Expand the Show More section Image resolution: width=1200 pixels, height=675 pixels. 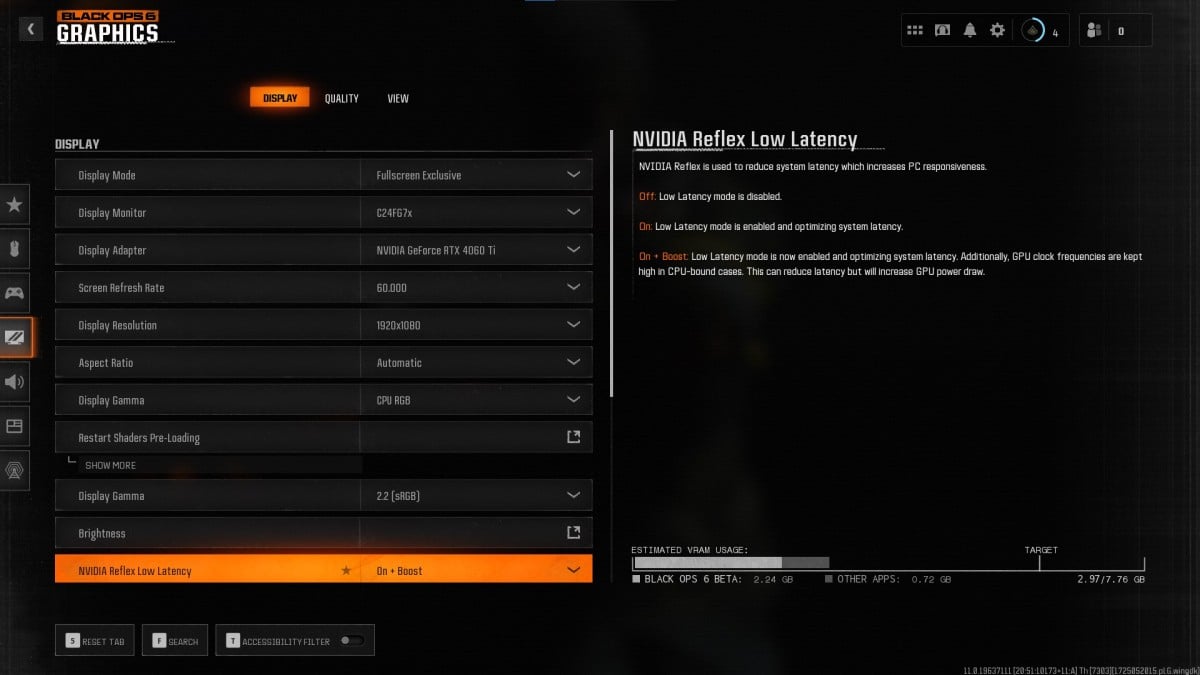pos(110,465)
